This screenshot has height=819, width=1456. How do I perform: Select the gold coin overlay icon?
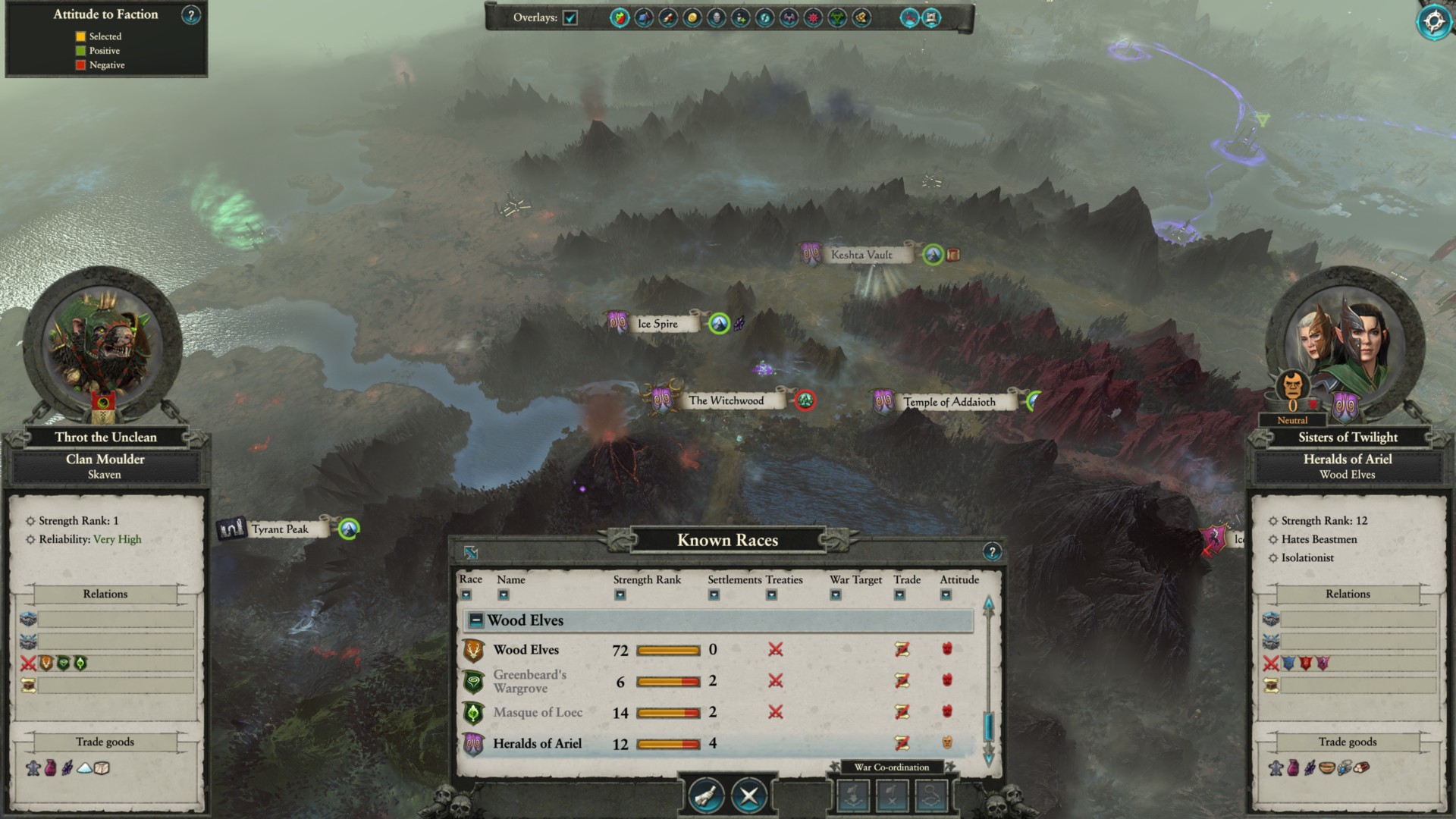pos(692,17)
